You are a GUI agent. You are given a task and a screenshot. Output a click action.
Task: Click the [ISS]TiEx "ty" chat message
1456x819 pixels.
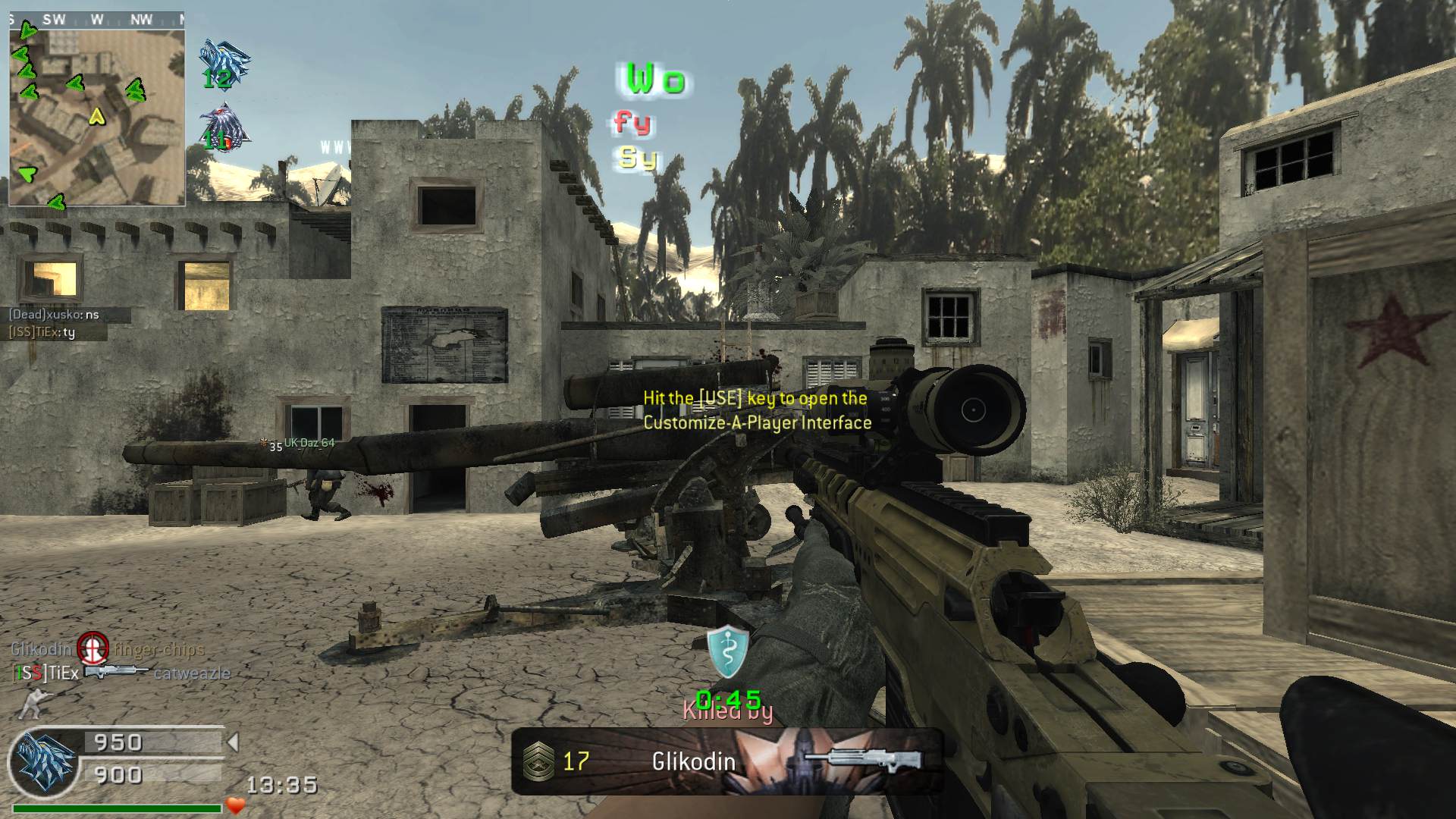42,332
